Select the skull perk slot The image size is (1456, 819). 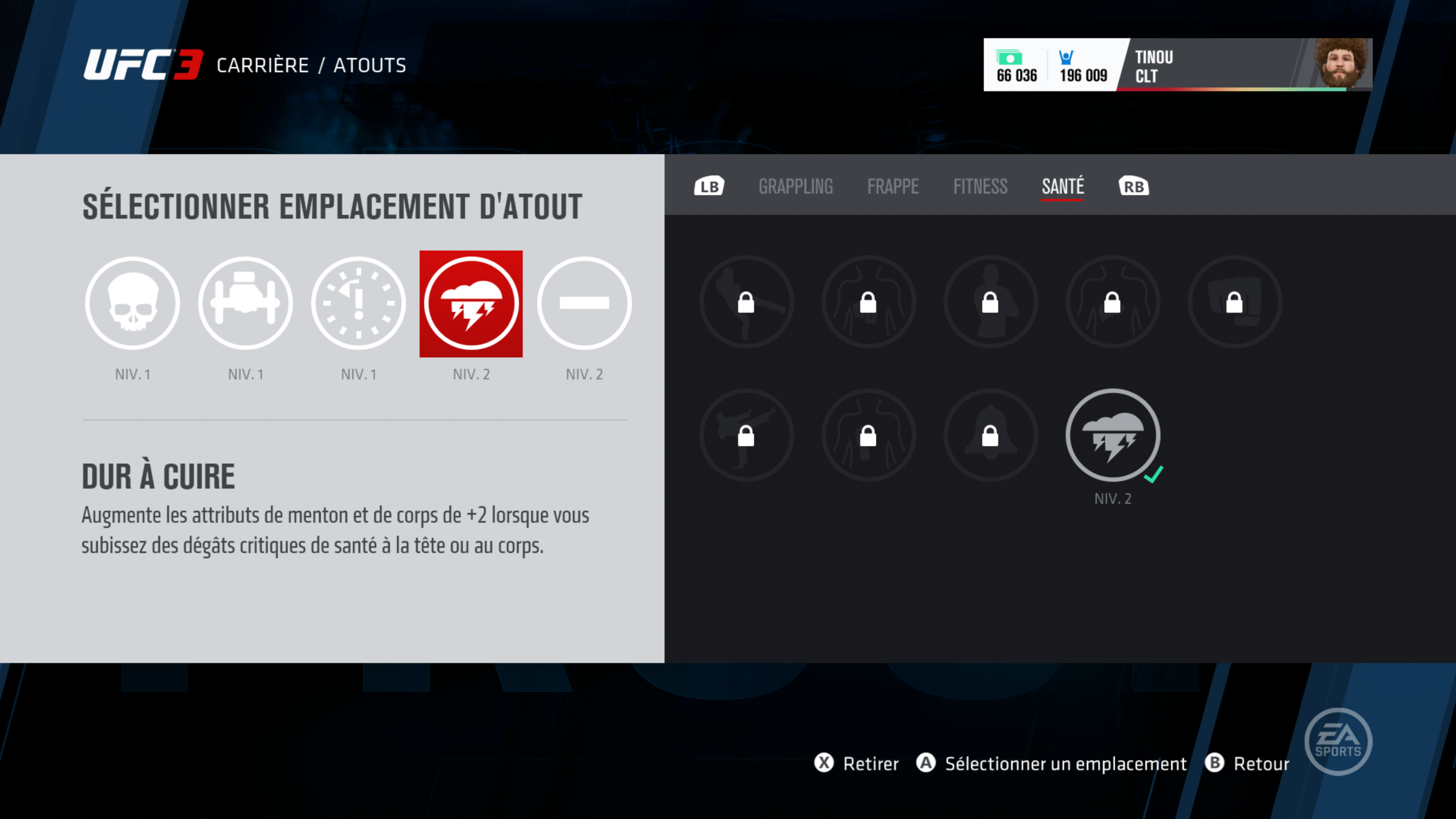coord(132,303)
